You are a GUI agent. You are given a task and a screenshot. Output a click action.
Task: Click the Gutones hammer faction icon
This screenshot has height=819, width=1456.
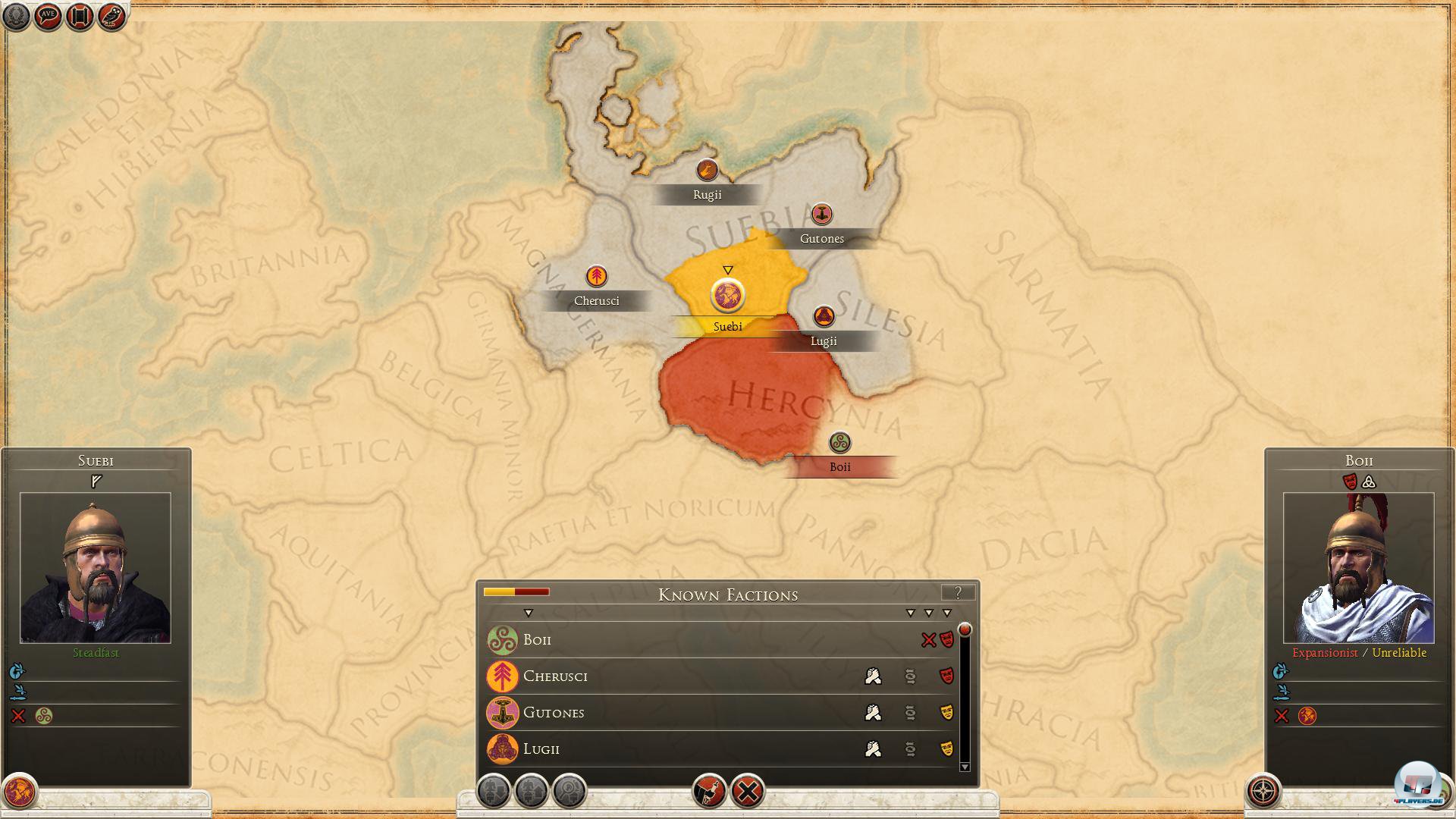pyautogui.click(x=821, y=214)
